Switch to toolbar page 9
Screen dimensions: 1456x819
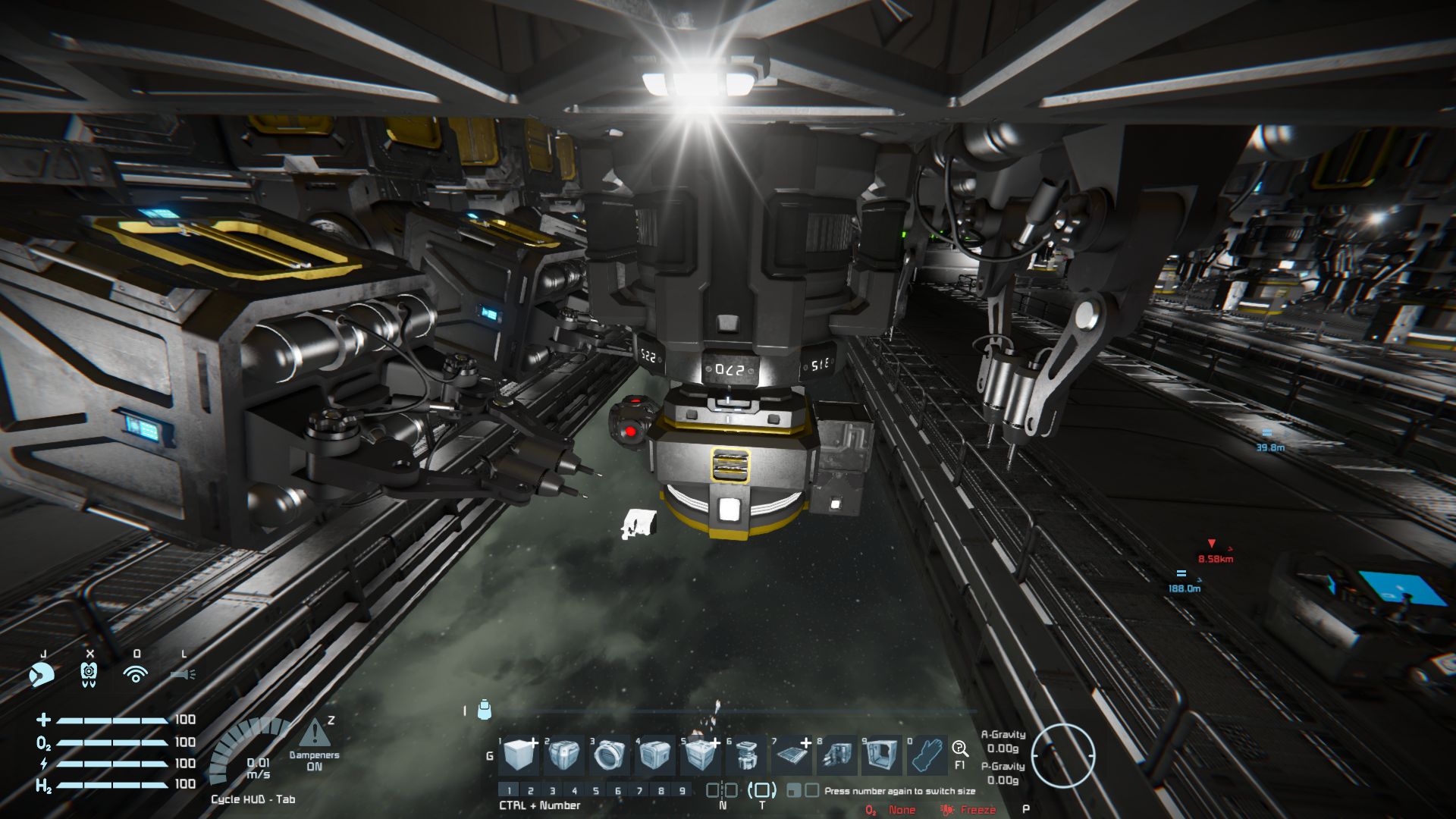pos(682,791)
